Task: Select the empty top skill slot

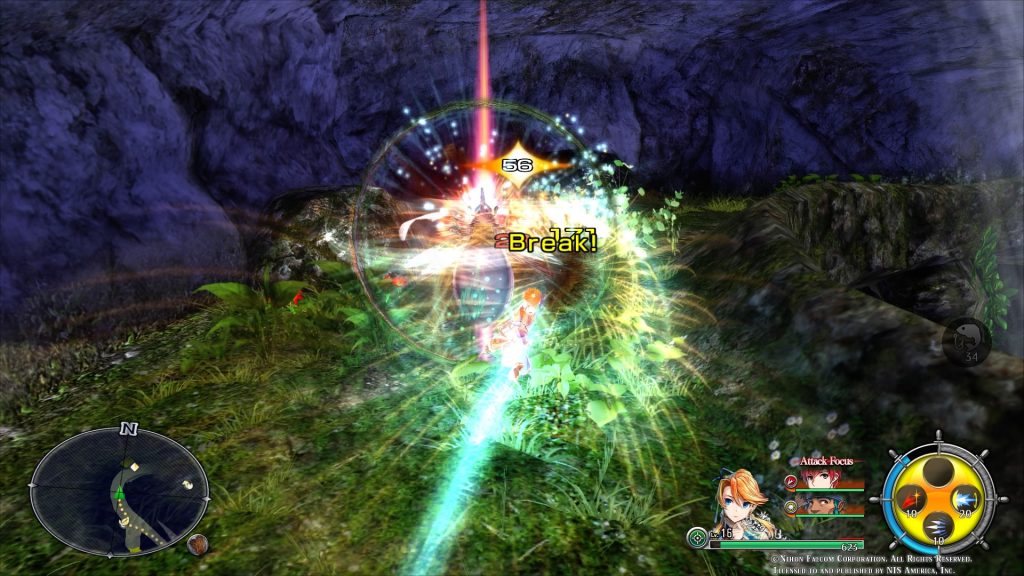Action: [x=937, y=472]
